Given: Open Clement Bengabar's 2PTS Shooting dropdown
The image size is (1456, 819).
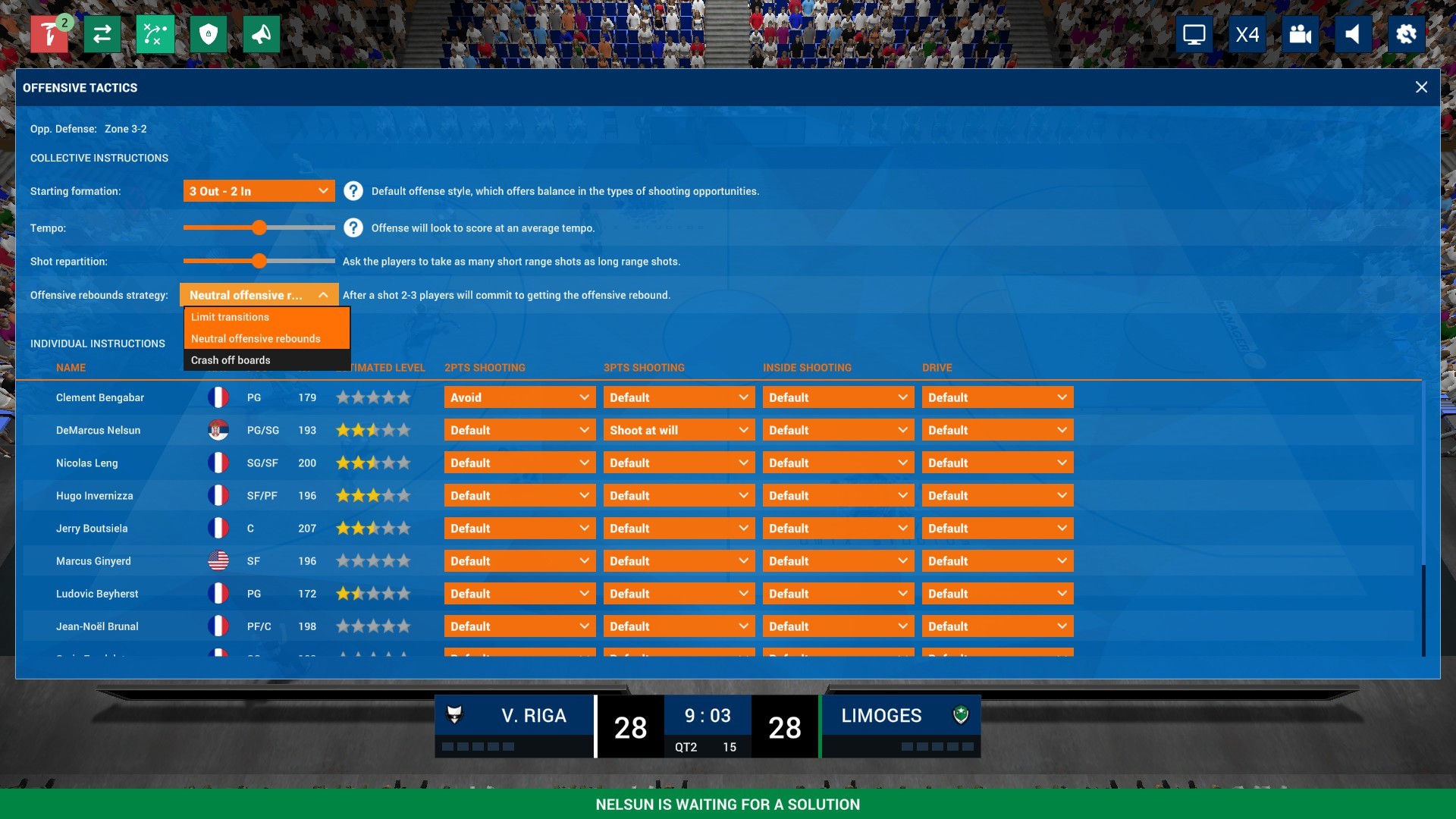Looking at the screenshot, I should 519,397.
